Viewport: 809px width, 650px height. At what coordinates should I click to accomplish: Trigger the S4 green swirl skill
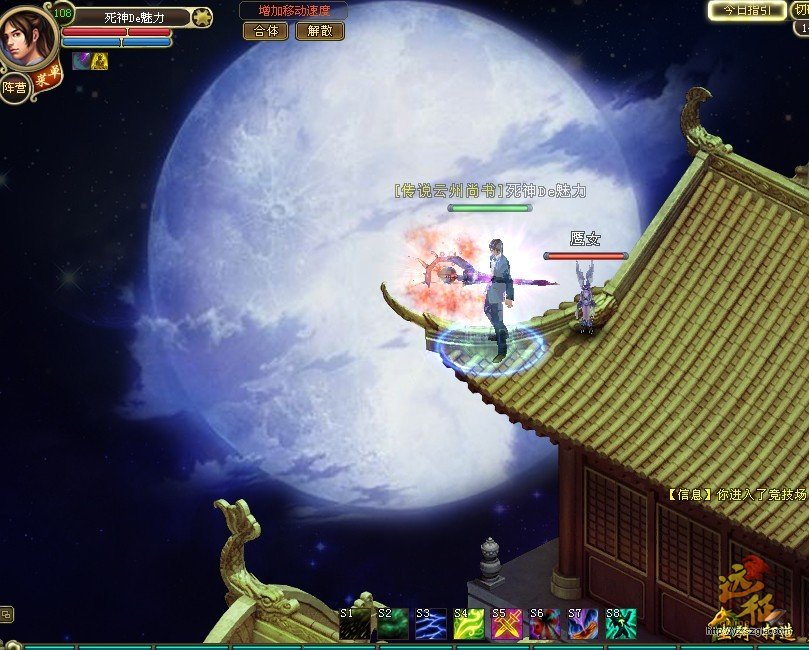[468, 624]
